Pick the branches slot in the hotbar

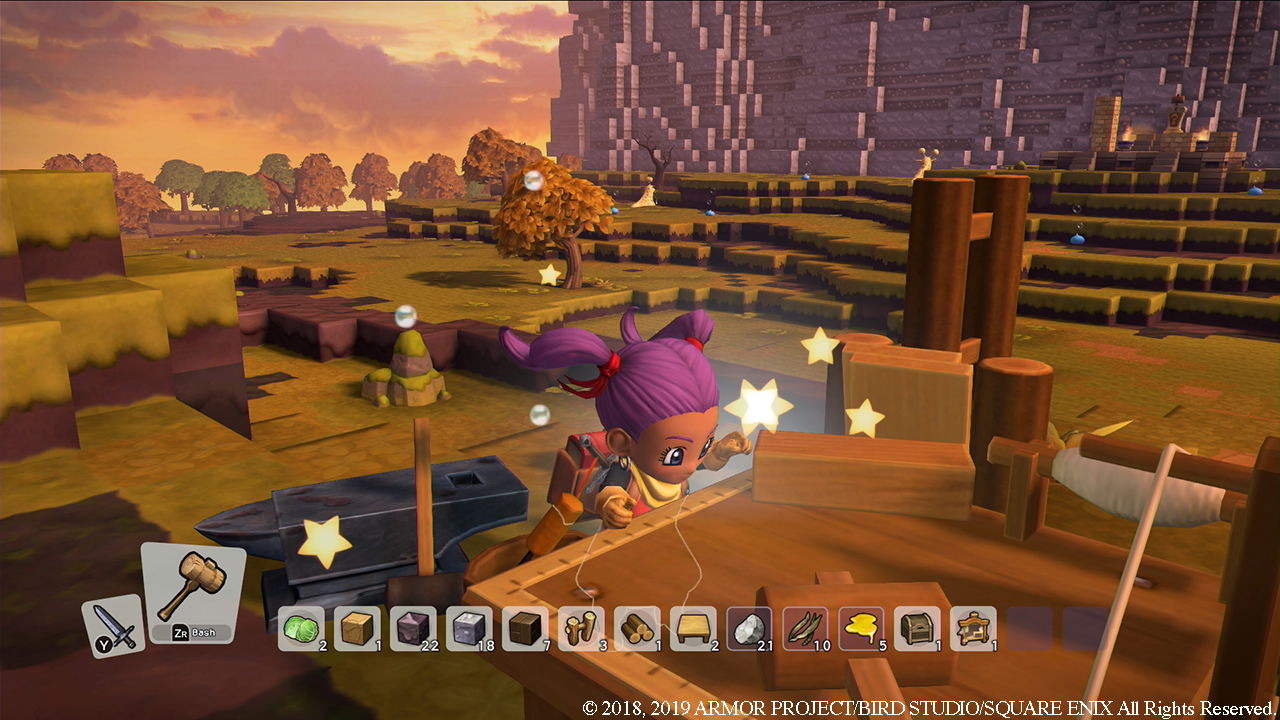580,628
